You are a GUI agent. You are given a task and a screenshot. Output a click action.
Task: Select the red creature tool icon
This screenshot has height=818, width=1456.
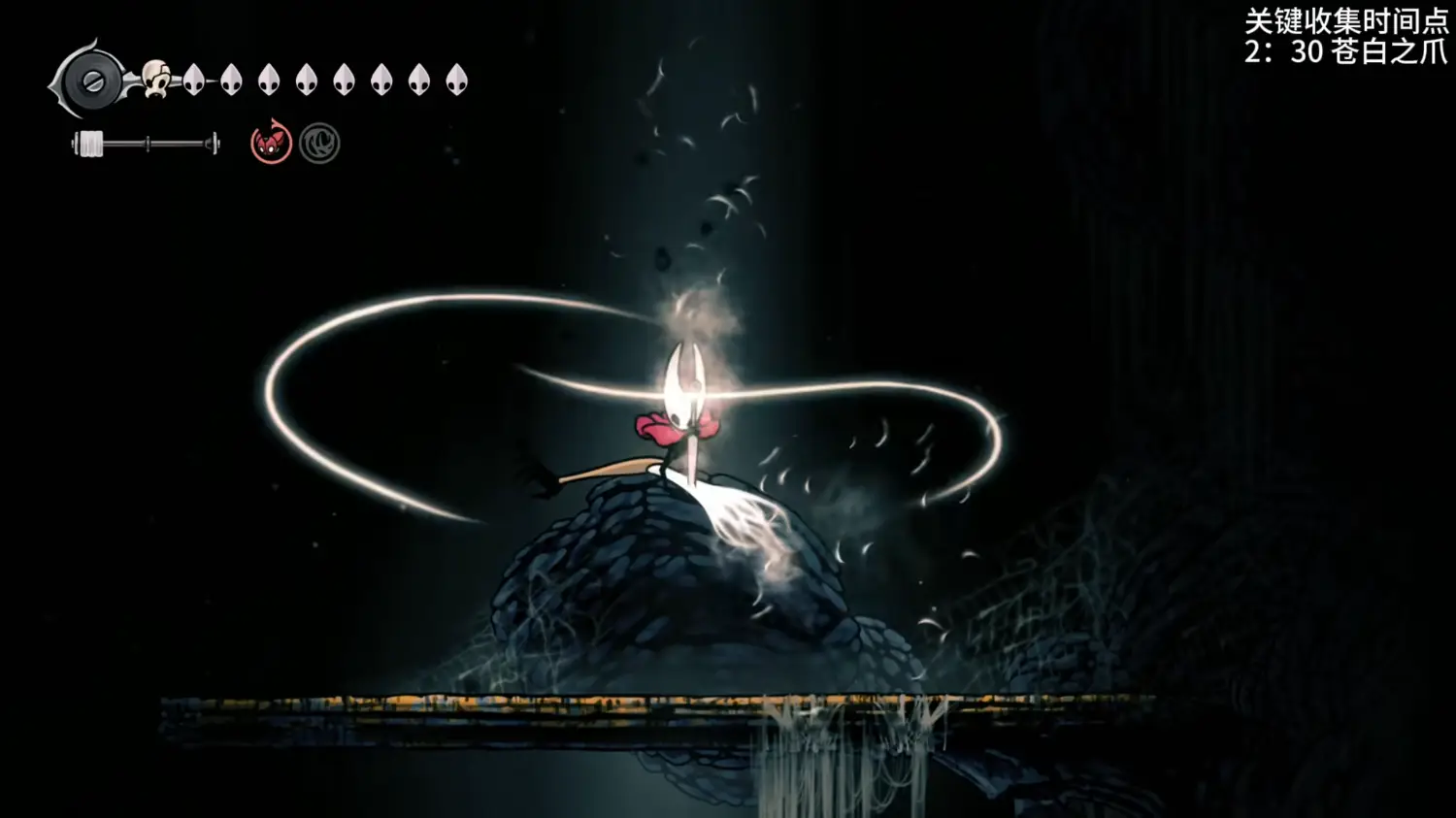pos(271,144)
